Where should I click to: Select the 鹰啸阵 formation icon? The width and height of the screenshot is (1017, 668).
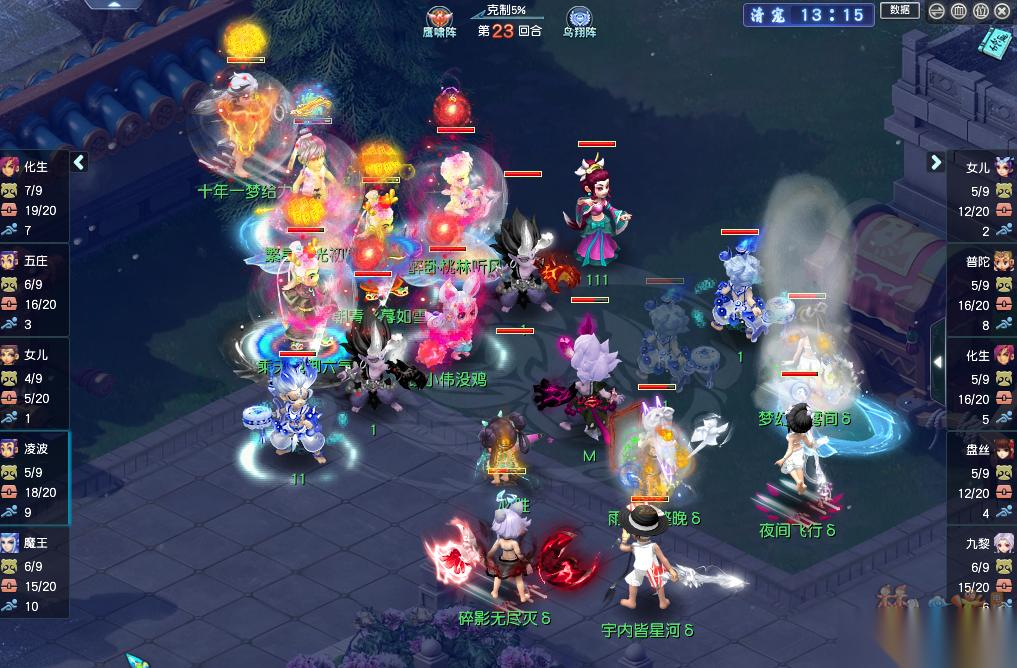tap(439, 20)
